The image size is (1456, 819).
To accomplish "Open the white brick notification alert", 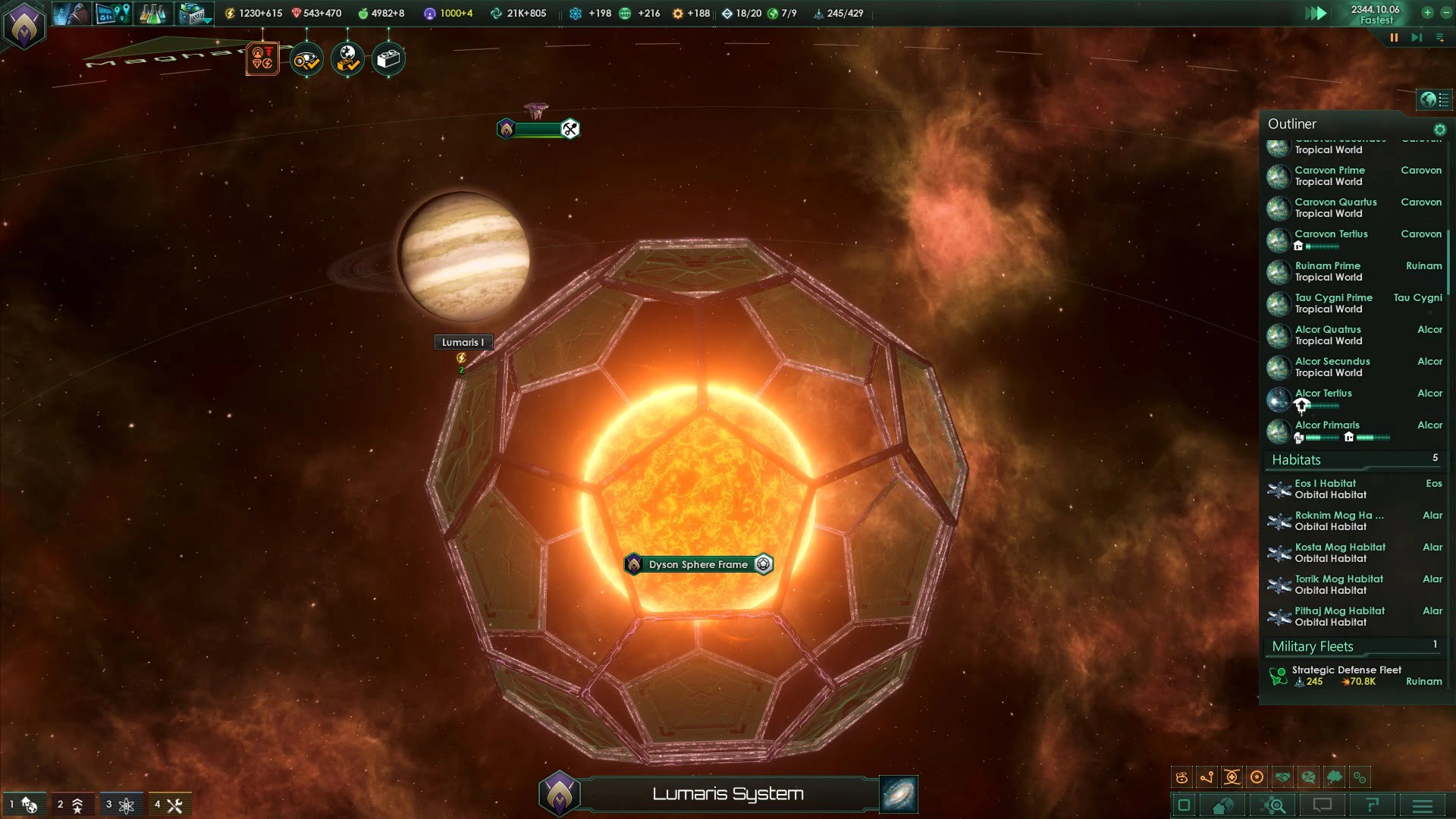I will tap(388, 59).
